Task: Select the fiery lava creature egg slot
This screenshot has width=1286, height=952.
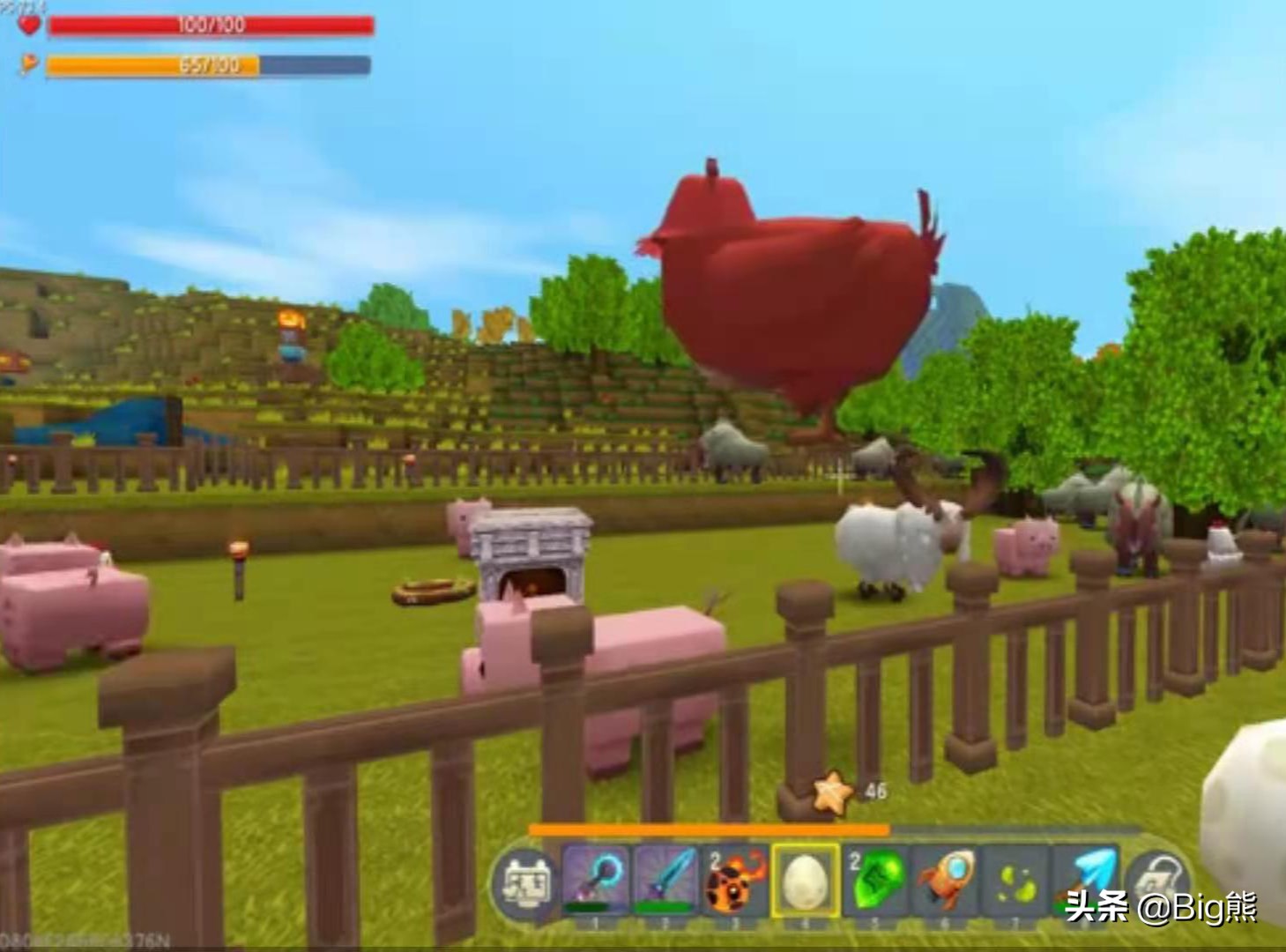Action: pos(735,880)
